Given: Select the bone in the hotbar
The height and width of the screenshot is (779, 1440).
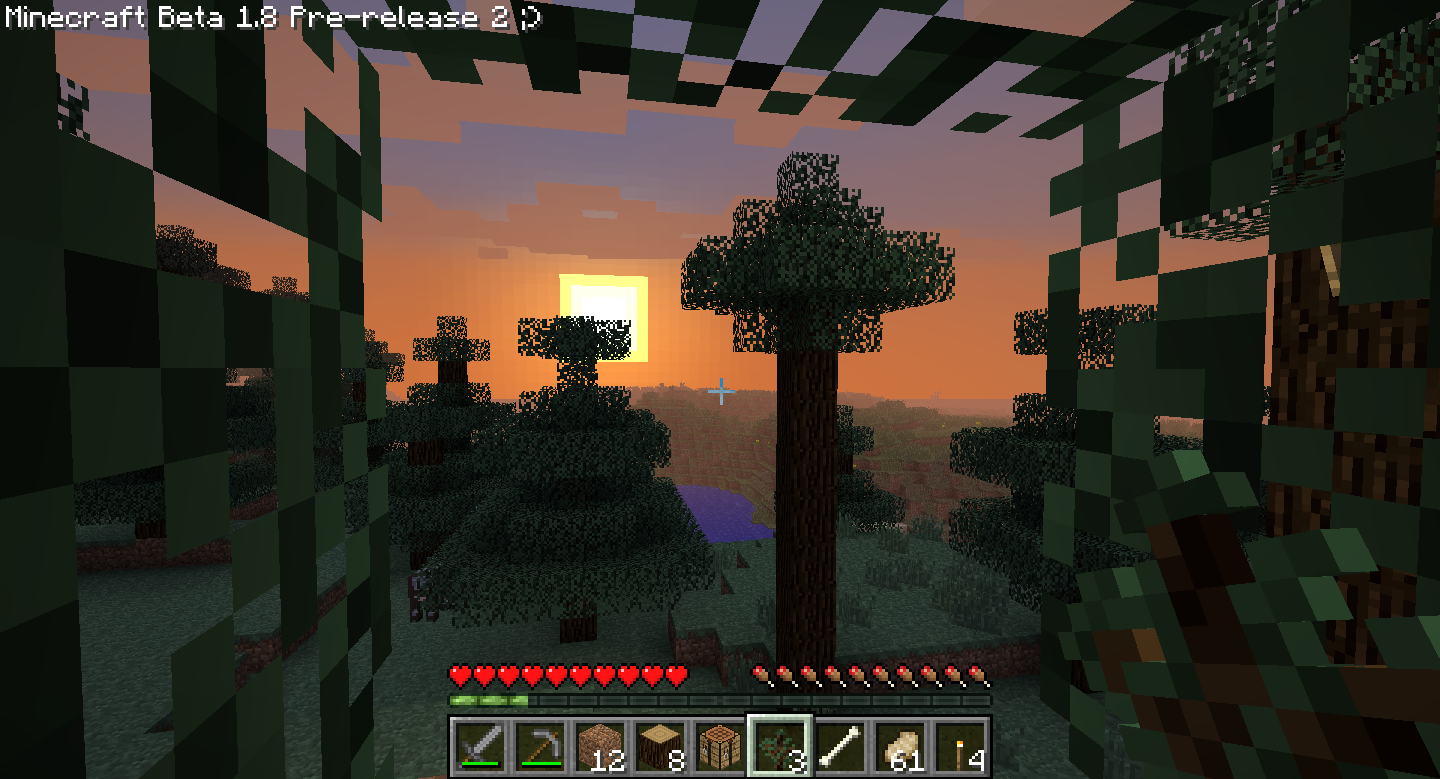Looking at the screenshot, I should [x=839, y=745].
